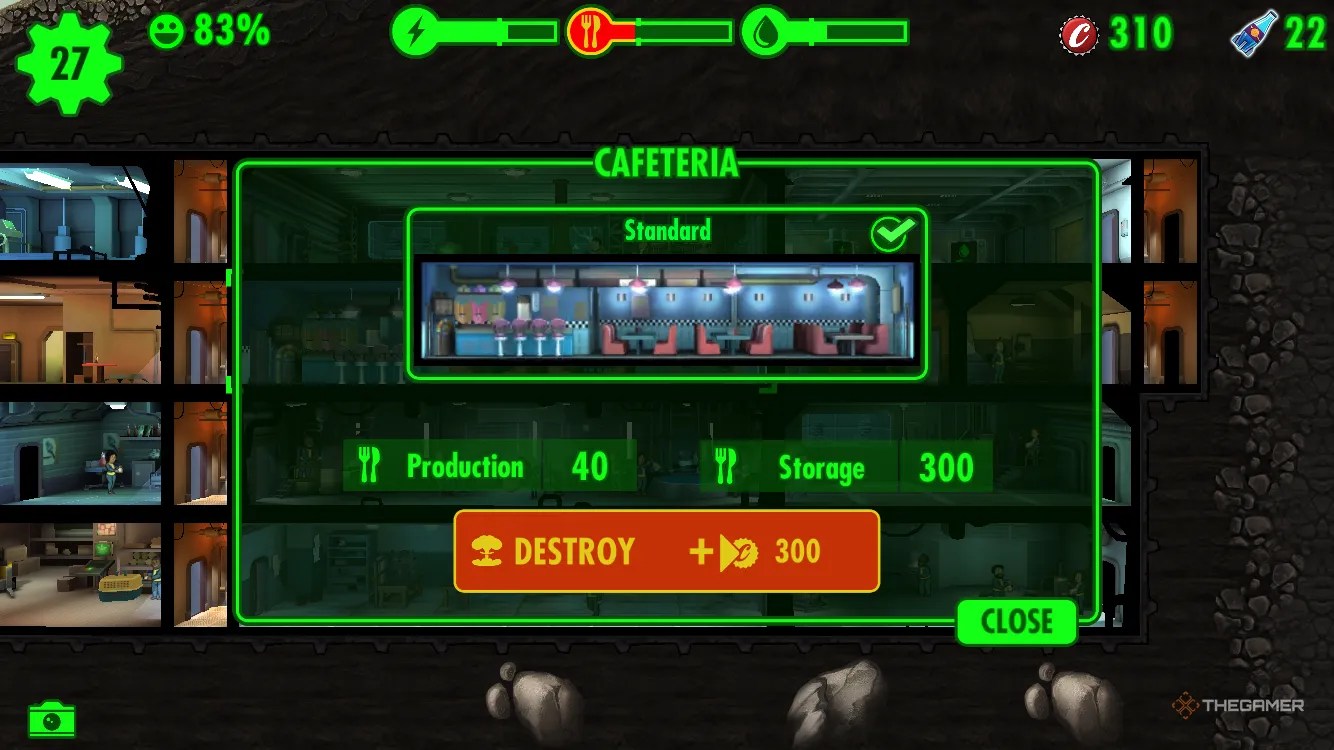Select the Standard room tier option
This screenshot has width=1334, height=750.
point(668,231)
